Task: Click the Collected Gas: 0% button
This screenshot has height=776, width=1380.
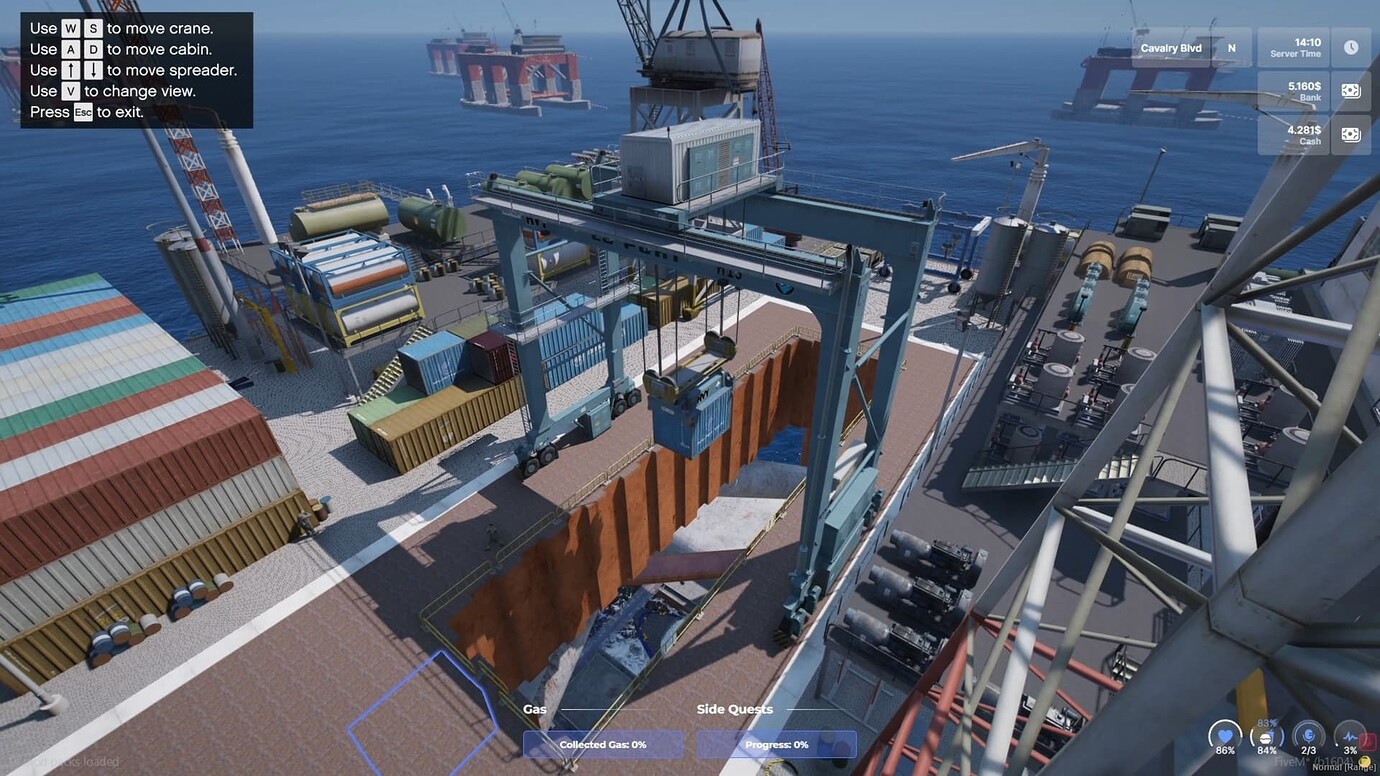Action: point(601,744)
